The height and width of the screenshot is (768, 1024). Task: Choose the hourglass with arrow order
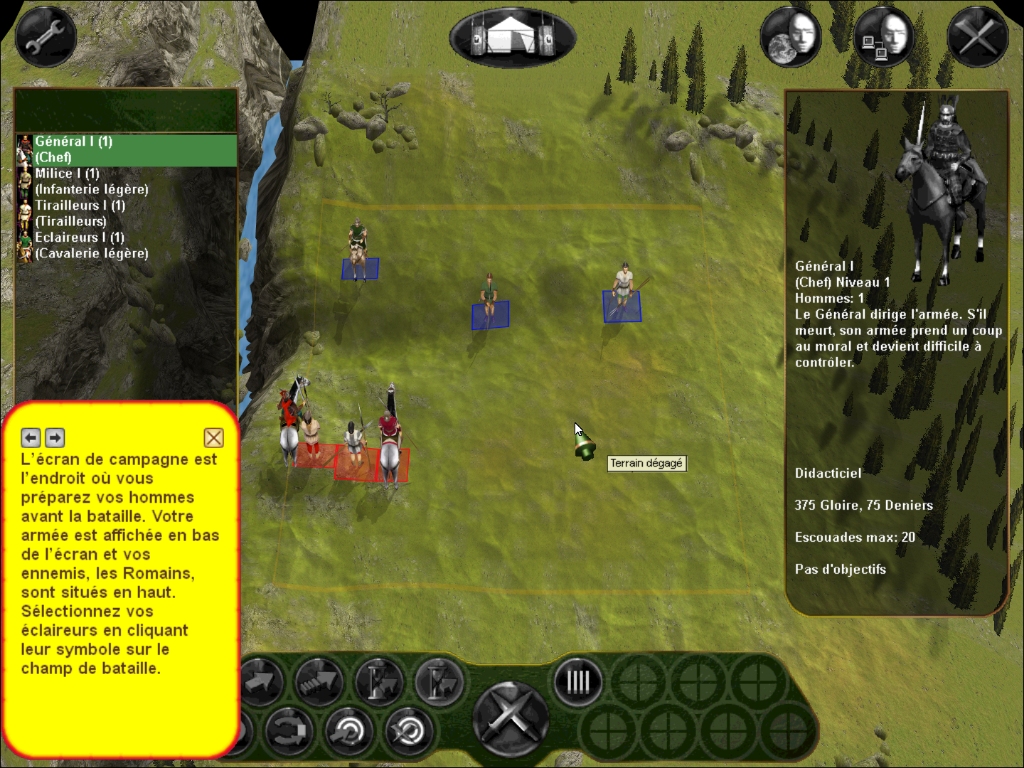(x=379, y=682)
